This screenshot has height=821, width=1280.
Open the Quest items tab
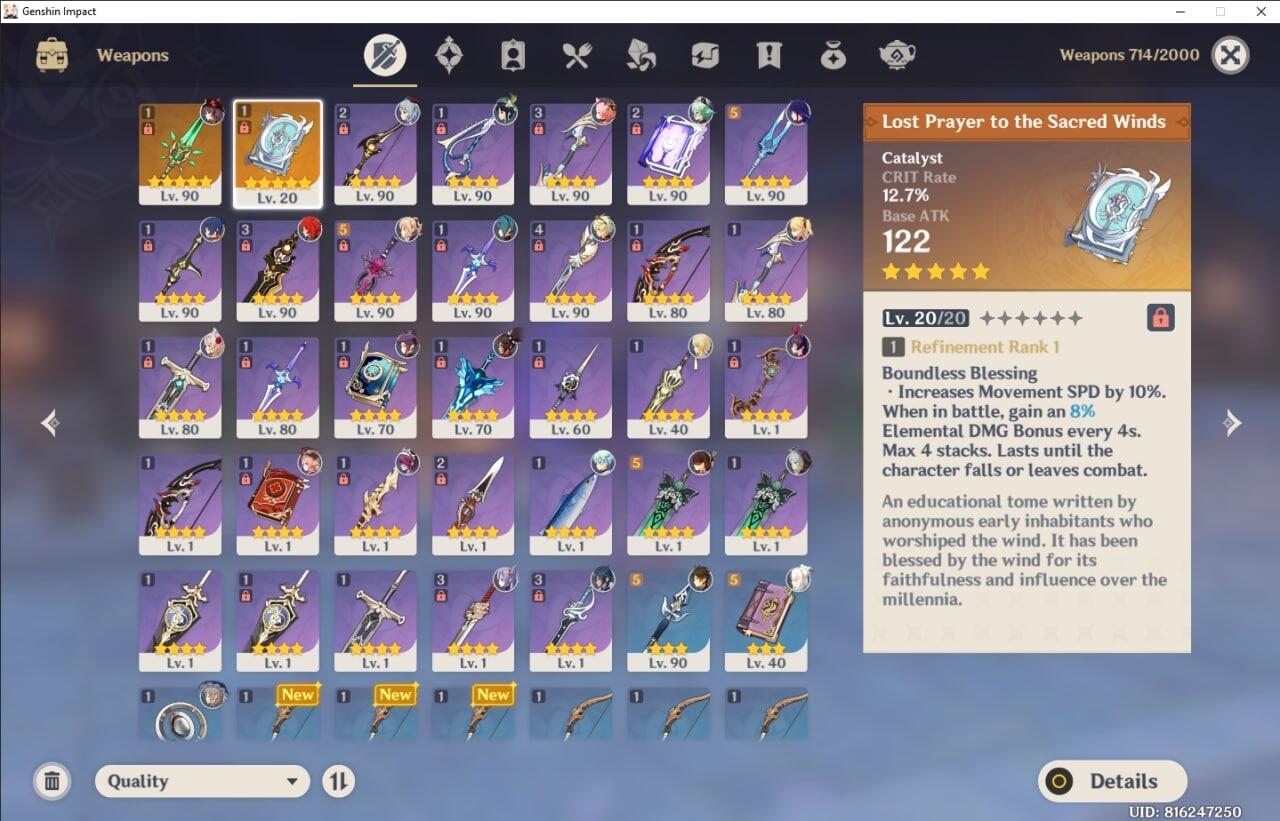769,55
